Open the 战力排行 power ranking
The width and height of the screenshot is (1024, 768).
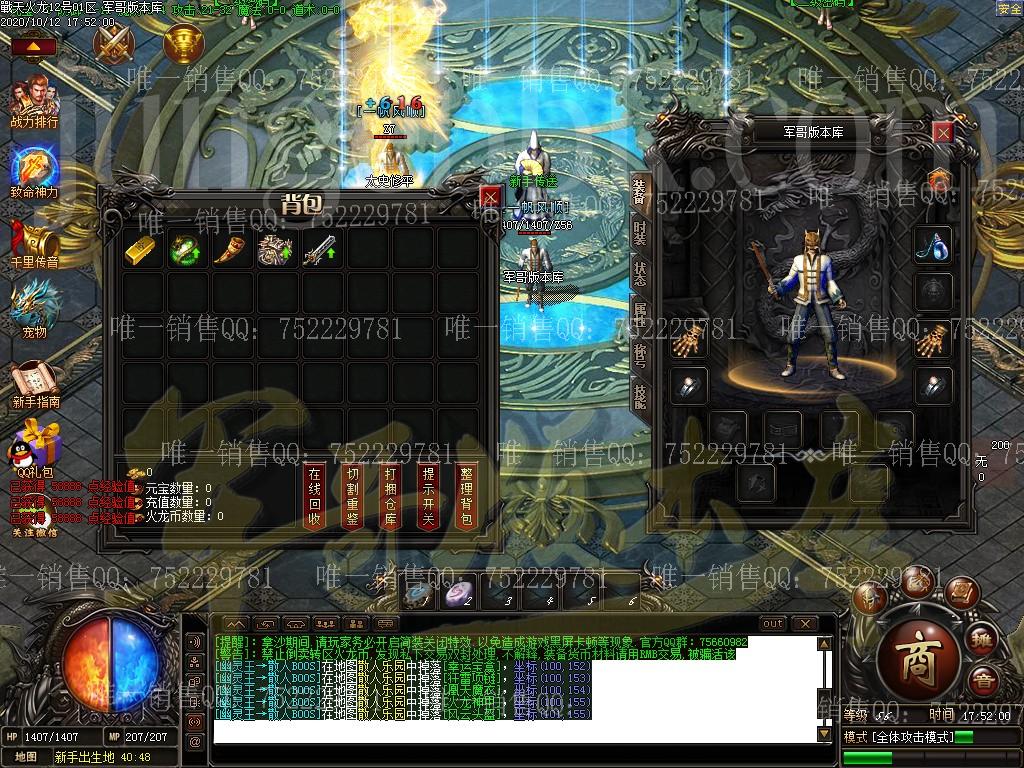tap(34, 103)
